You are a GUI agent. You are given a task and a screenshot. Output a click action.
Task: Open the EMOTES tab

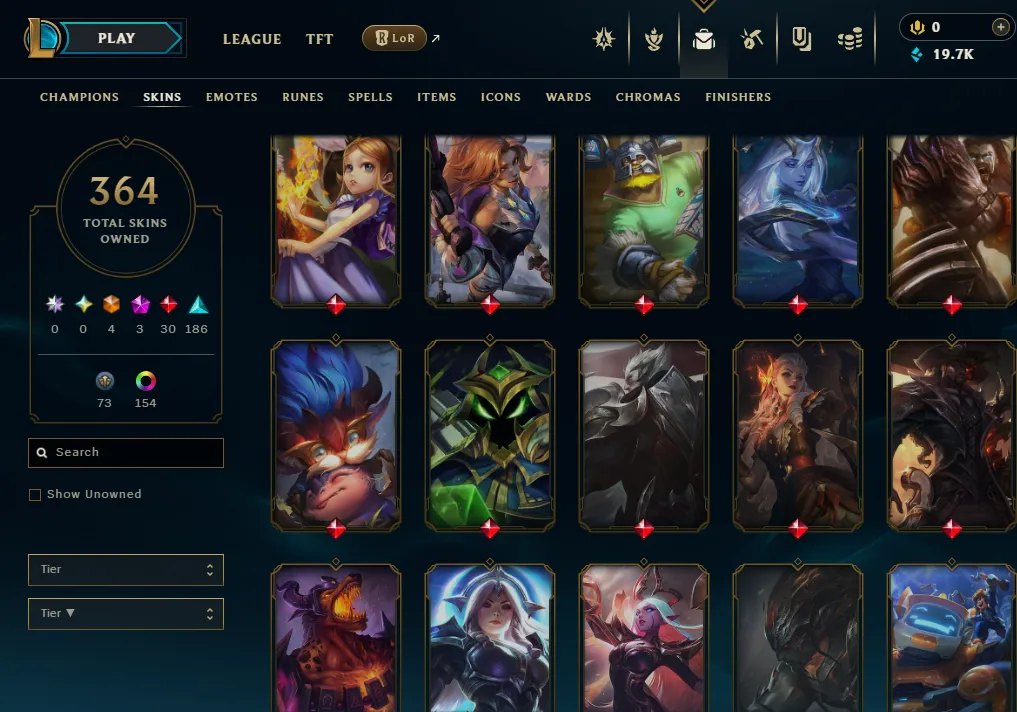click(x=232, y=97)
